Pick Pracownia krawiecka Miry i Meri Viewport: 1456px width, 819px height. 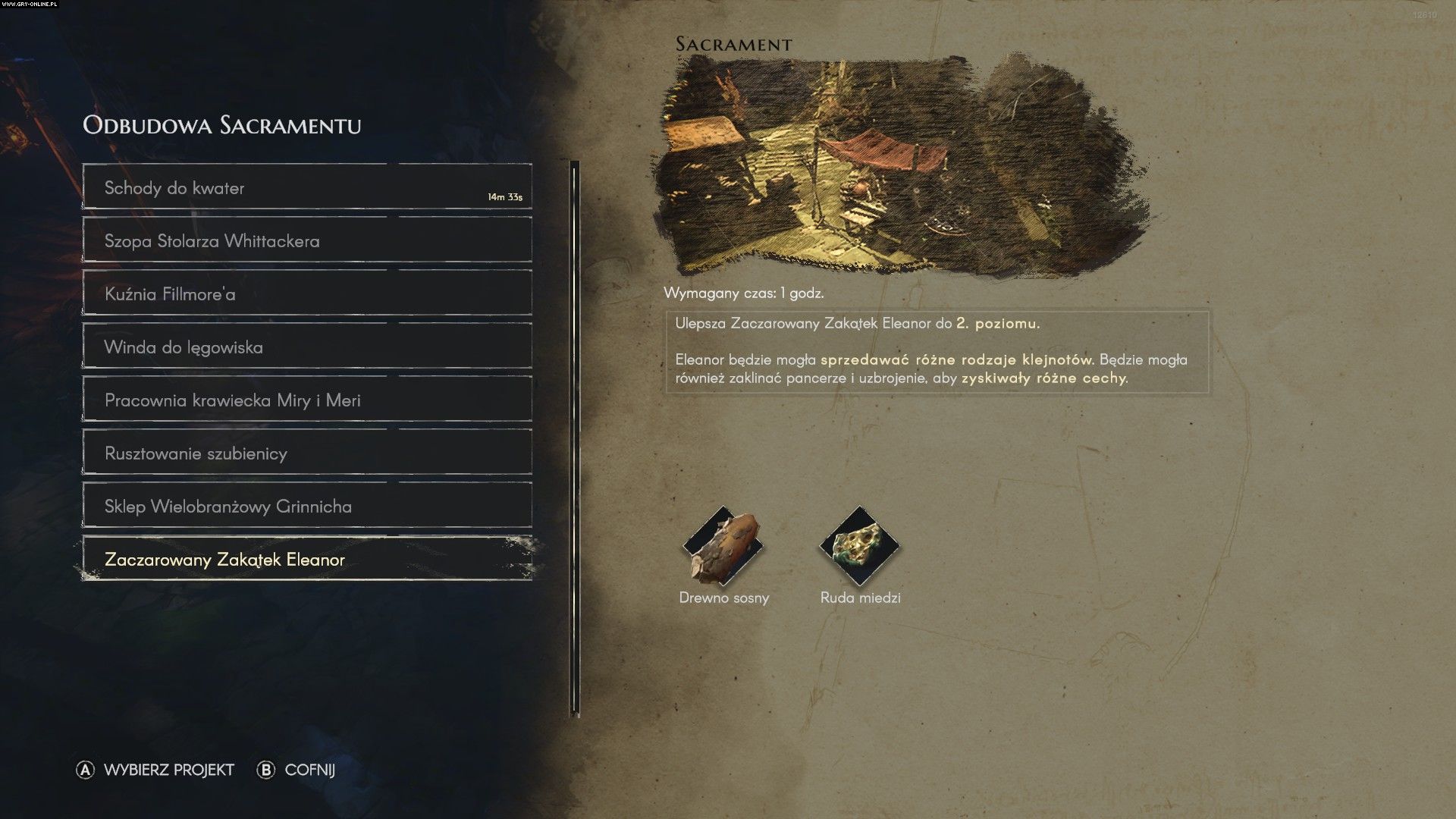[307, 400]
